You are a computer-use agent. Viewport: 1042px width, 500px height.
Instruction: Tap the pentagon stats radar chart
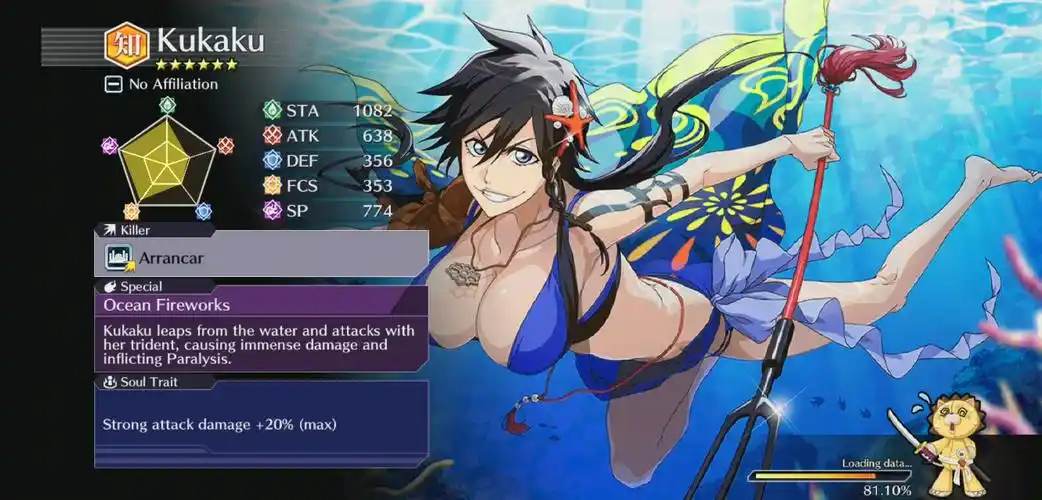pos(166,158)
